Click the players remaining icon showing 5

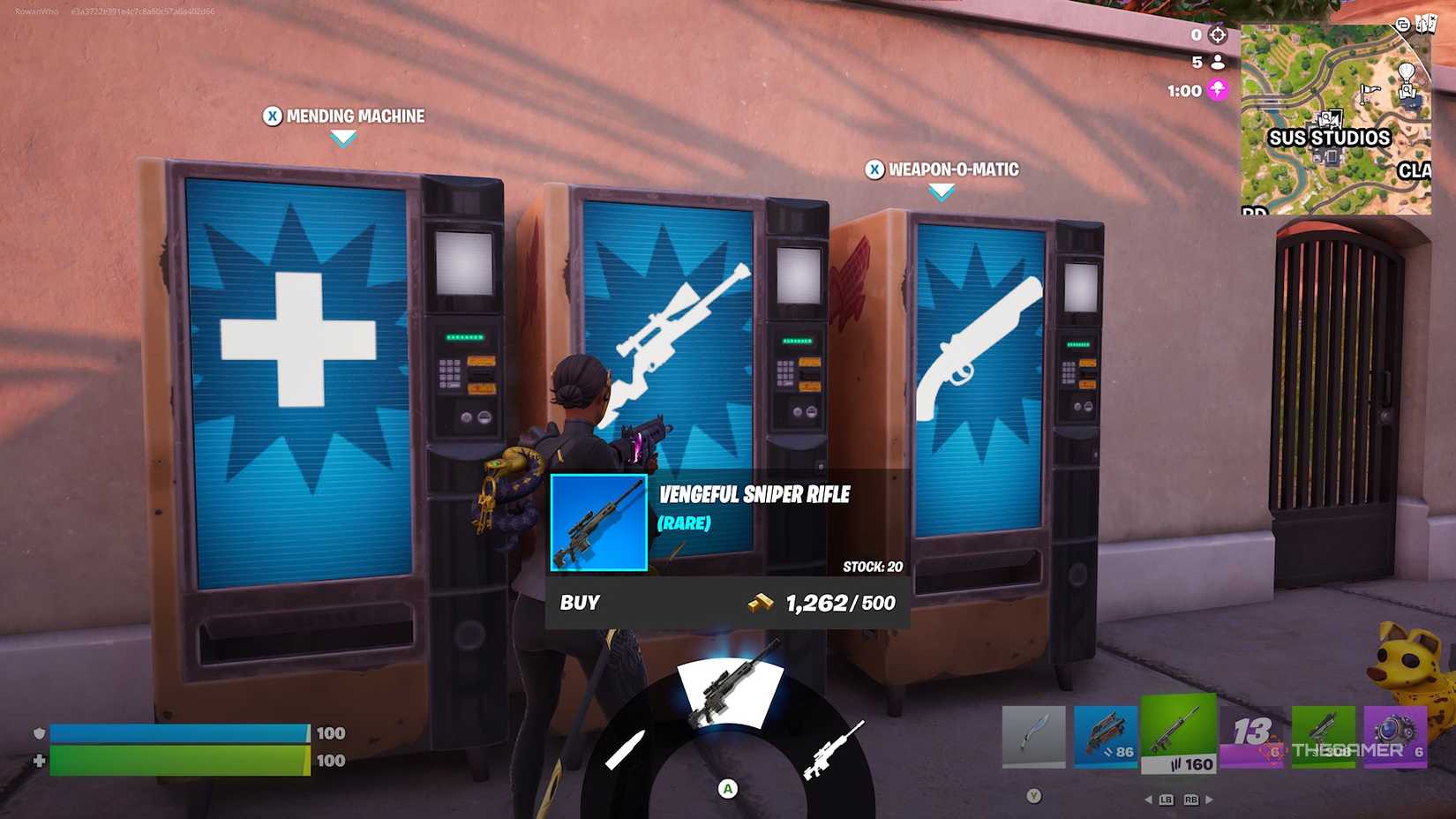(x=1219, y=63)
